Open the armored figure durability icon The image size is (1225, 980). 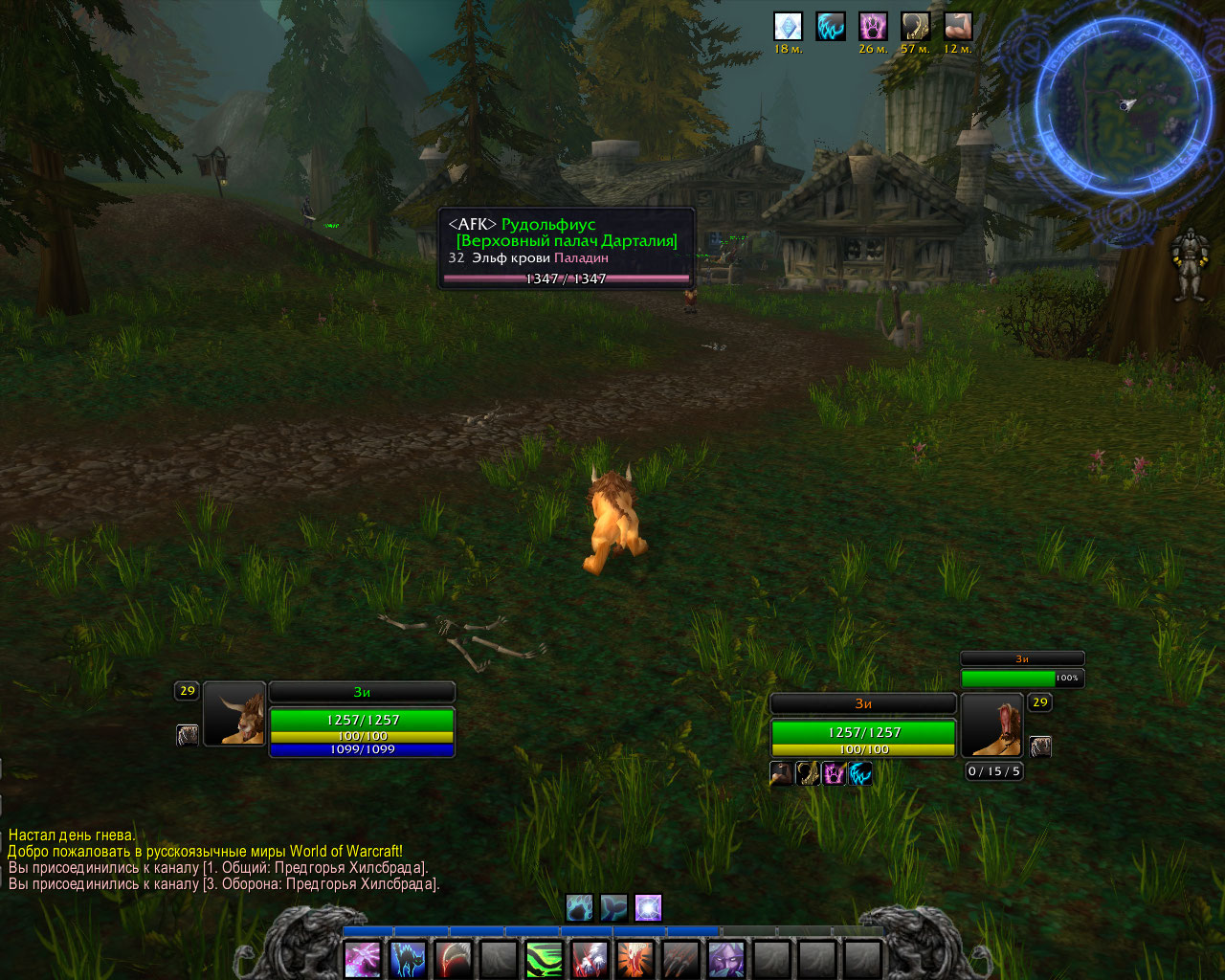1189,263
